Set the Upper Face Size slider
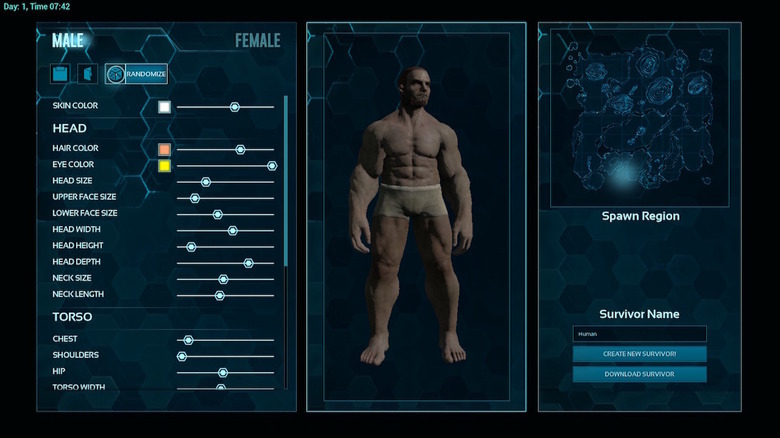This screenshot has width=780, height=438. (x=195, y=198)
